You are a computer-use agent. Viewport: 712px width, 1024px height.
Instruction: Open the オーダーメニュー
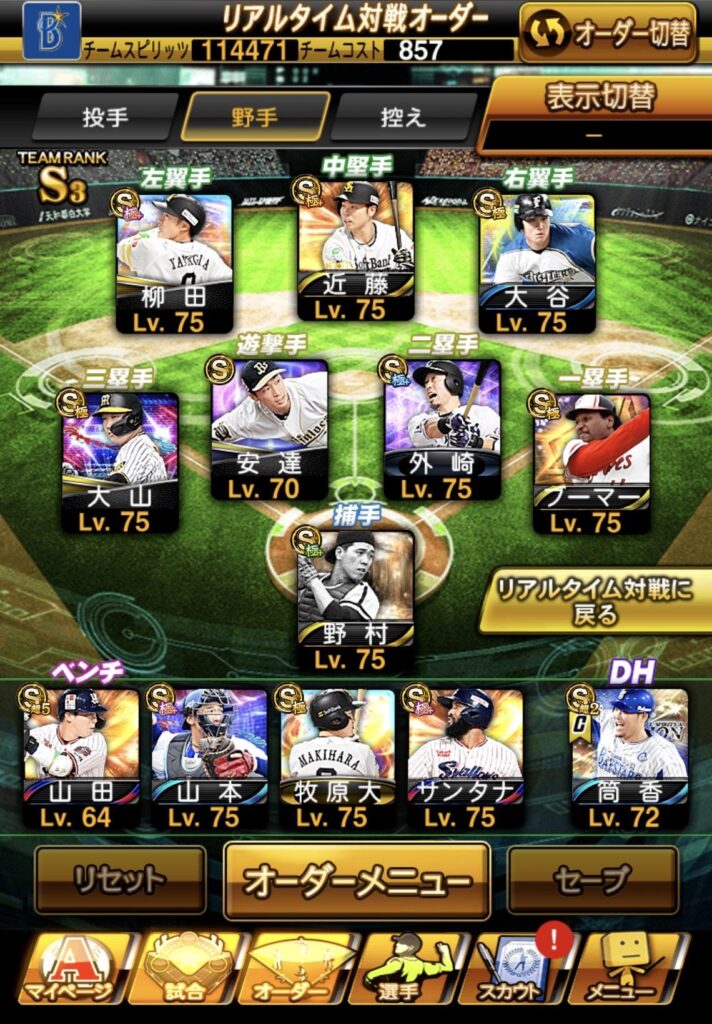[x=357, y=881]
